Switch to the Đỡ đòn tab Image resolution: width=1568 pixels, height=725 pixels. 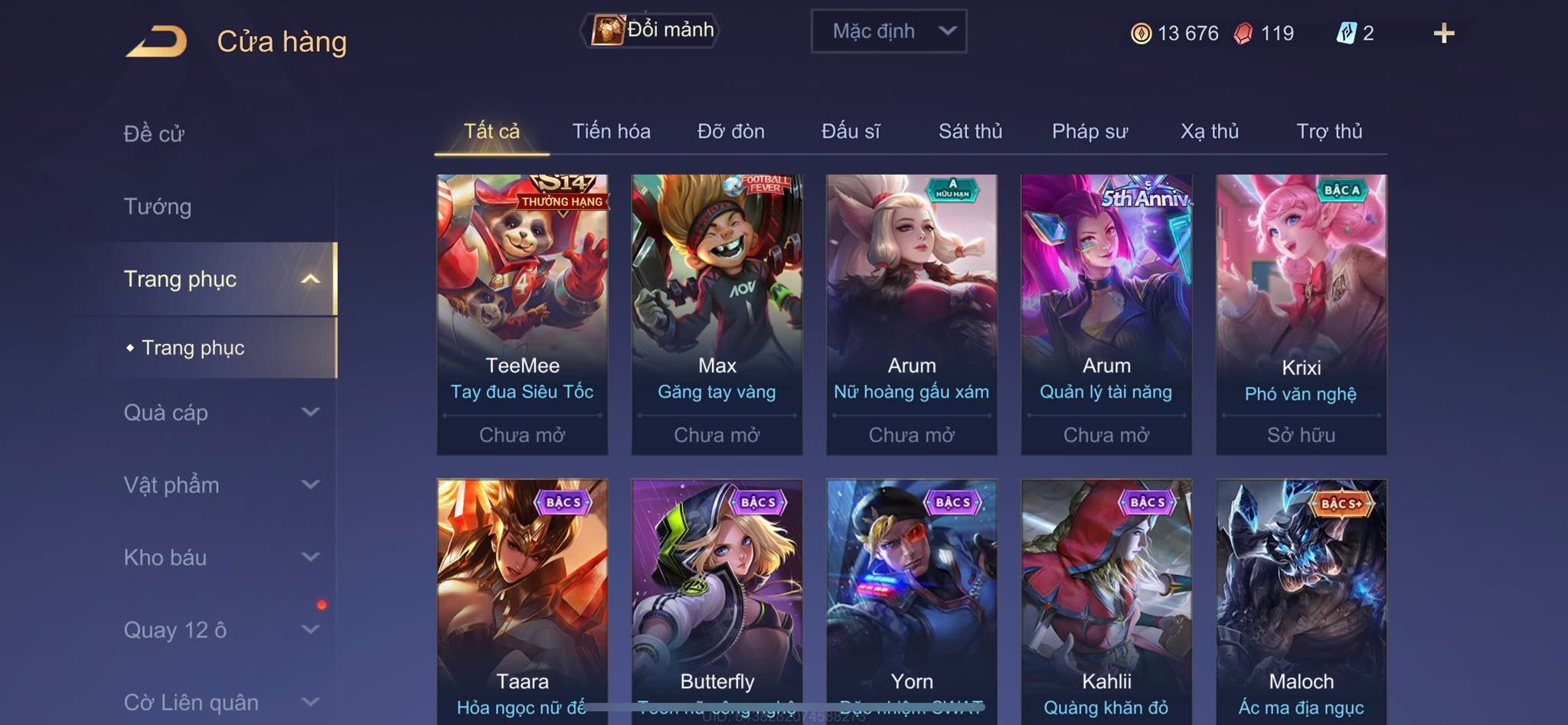(730, 132)
